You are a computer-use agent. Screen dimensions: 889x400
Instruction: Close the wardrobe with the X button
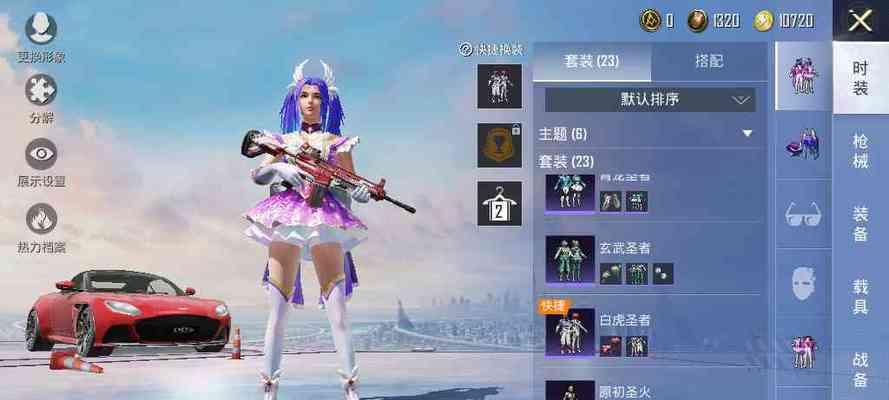(859, 21)
